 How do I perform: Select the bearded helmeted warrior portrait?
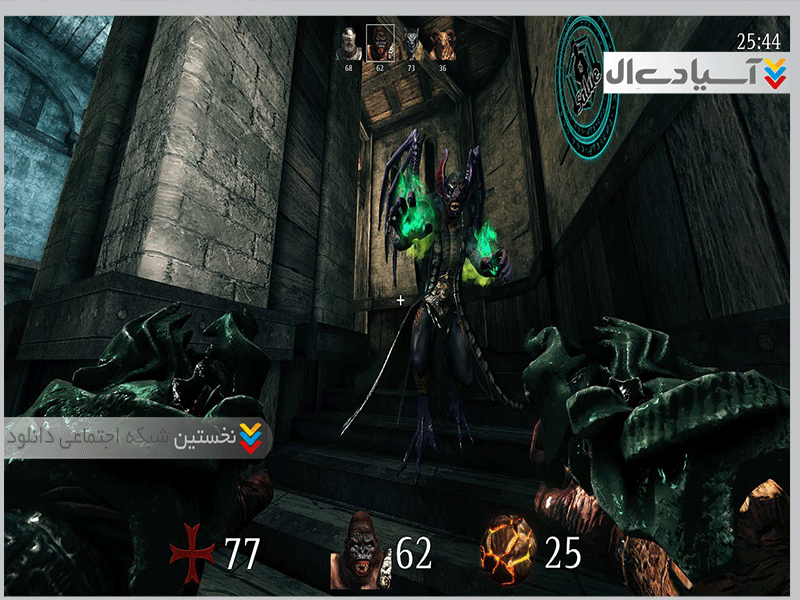click(349, 44)
